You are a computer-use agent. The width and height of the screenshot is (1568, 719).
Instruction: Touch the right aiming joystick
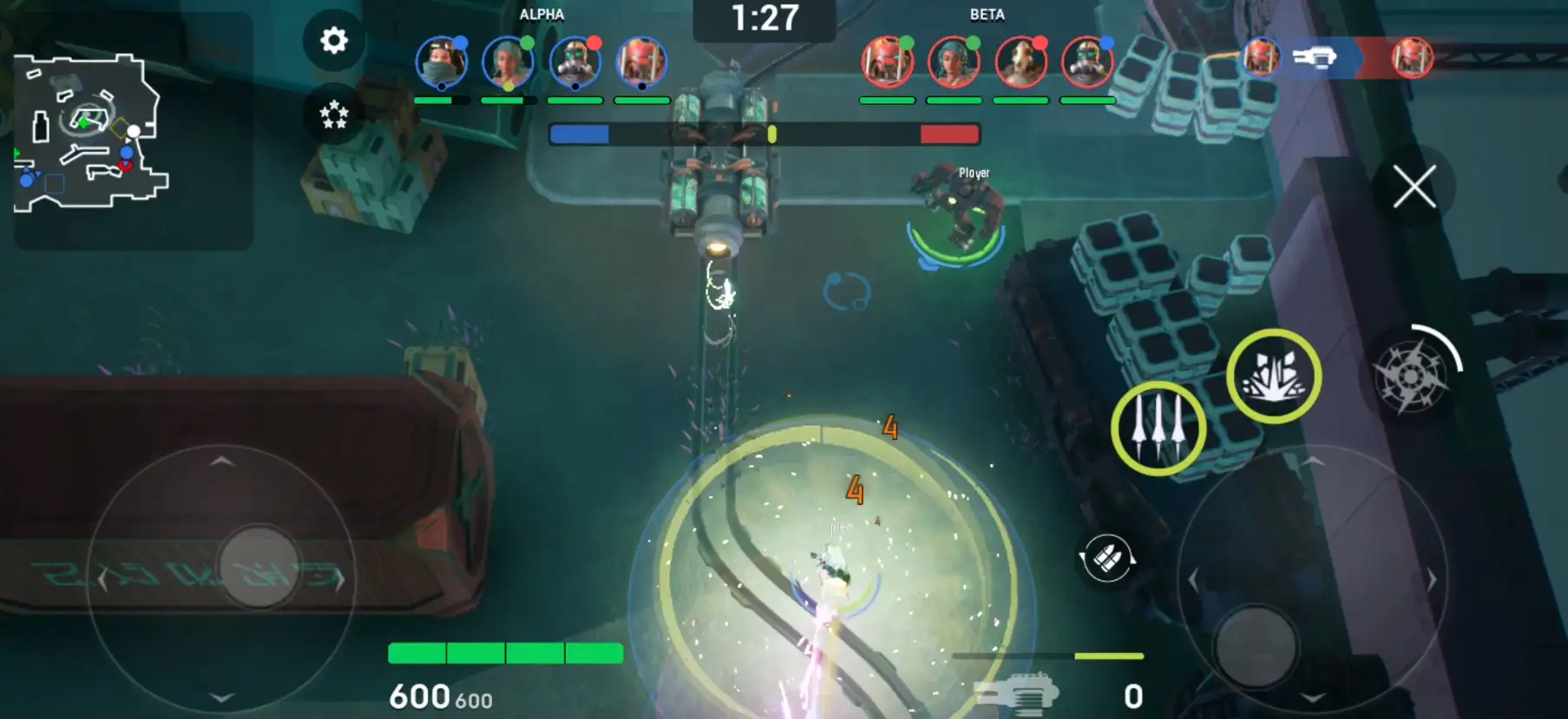tap(1255, 645)
